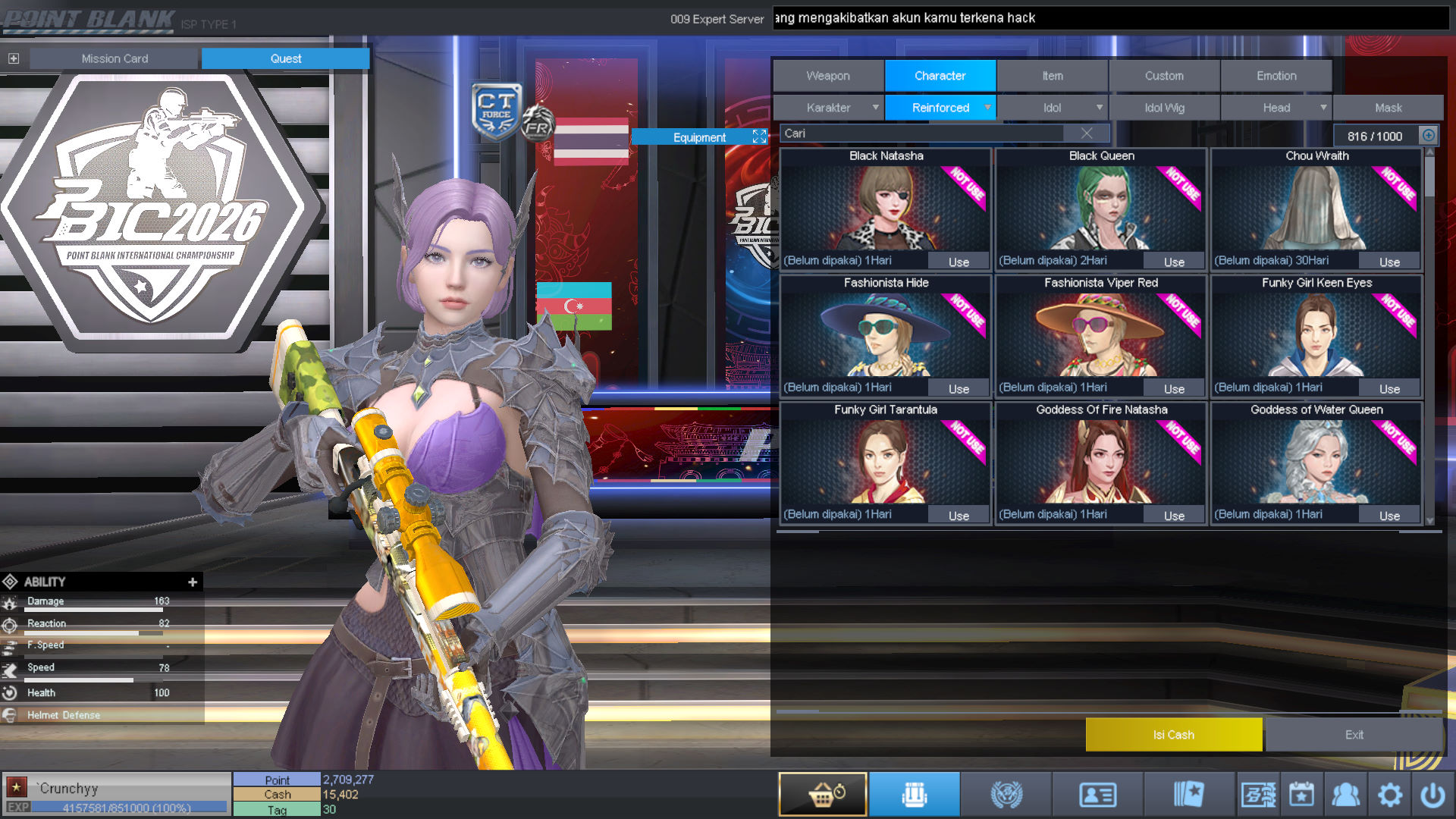Choose the Mask category
The height and width of the screenshot is (819, 1456).
tap(1388, 108)
